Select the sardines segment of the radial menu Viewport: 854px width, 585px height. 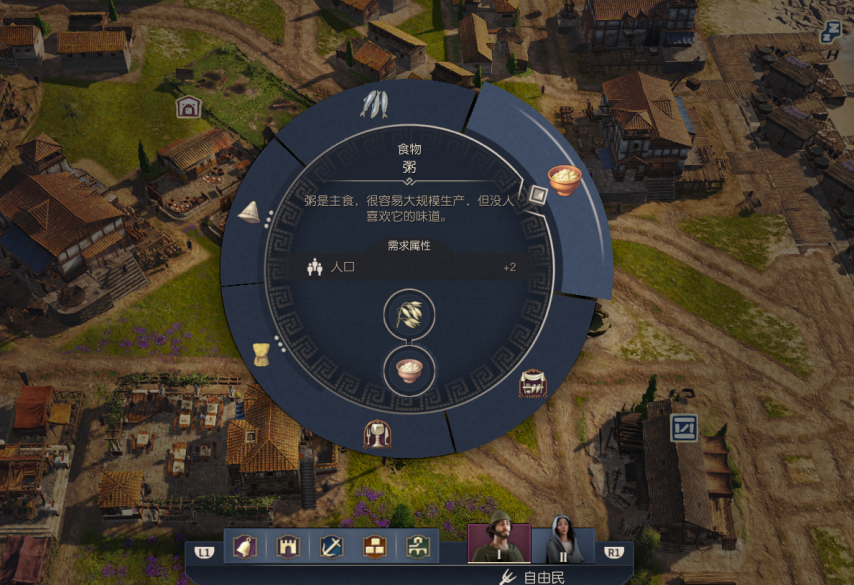pyautogui.click(x=374, y=104)
